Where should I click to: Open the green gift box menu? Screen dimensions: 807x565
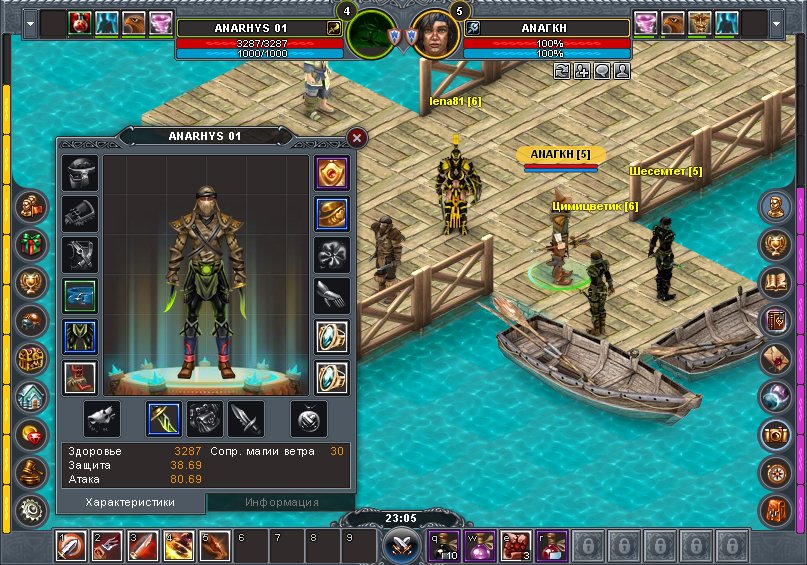(x=32, y=243)
